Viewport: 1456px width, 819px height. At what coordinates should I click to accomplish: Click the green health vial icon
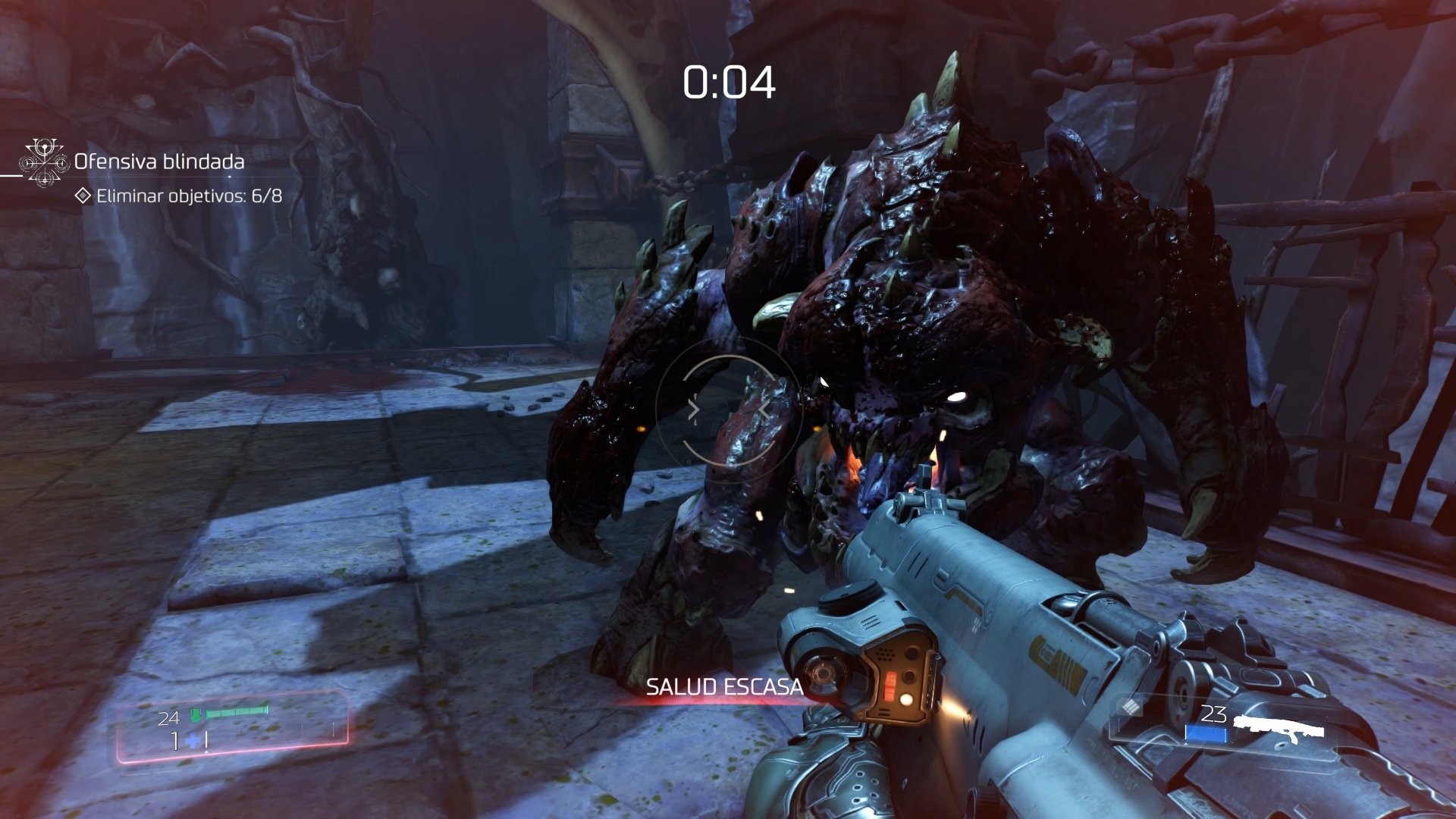[195, 715]
